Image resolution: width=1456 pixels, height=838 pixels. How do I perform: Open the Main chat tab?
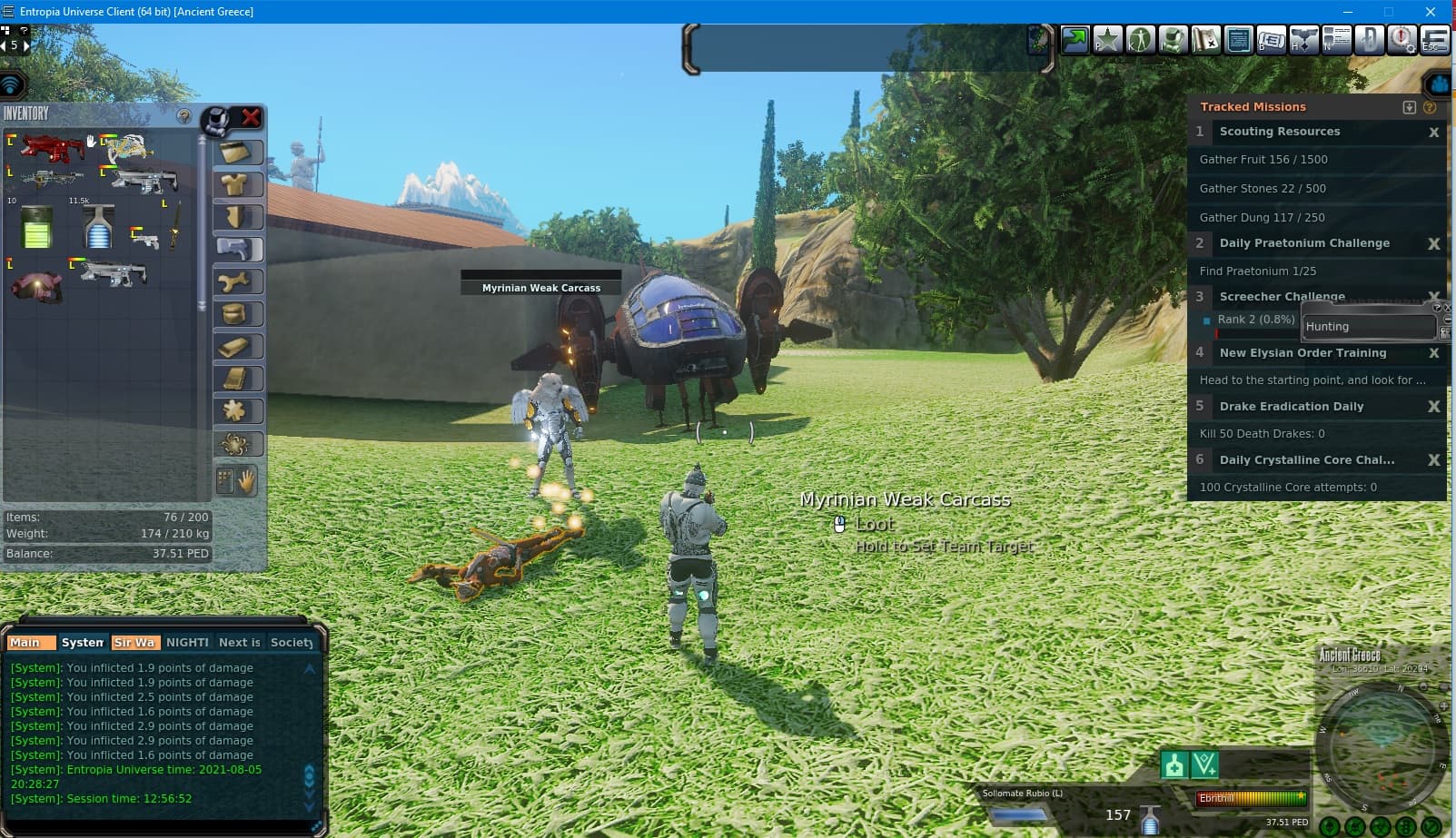[x=25, y=642]
